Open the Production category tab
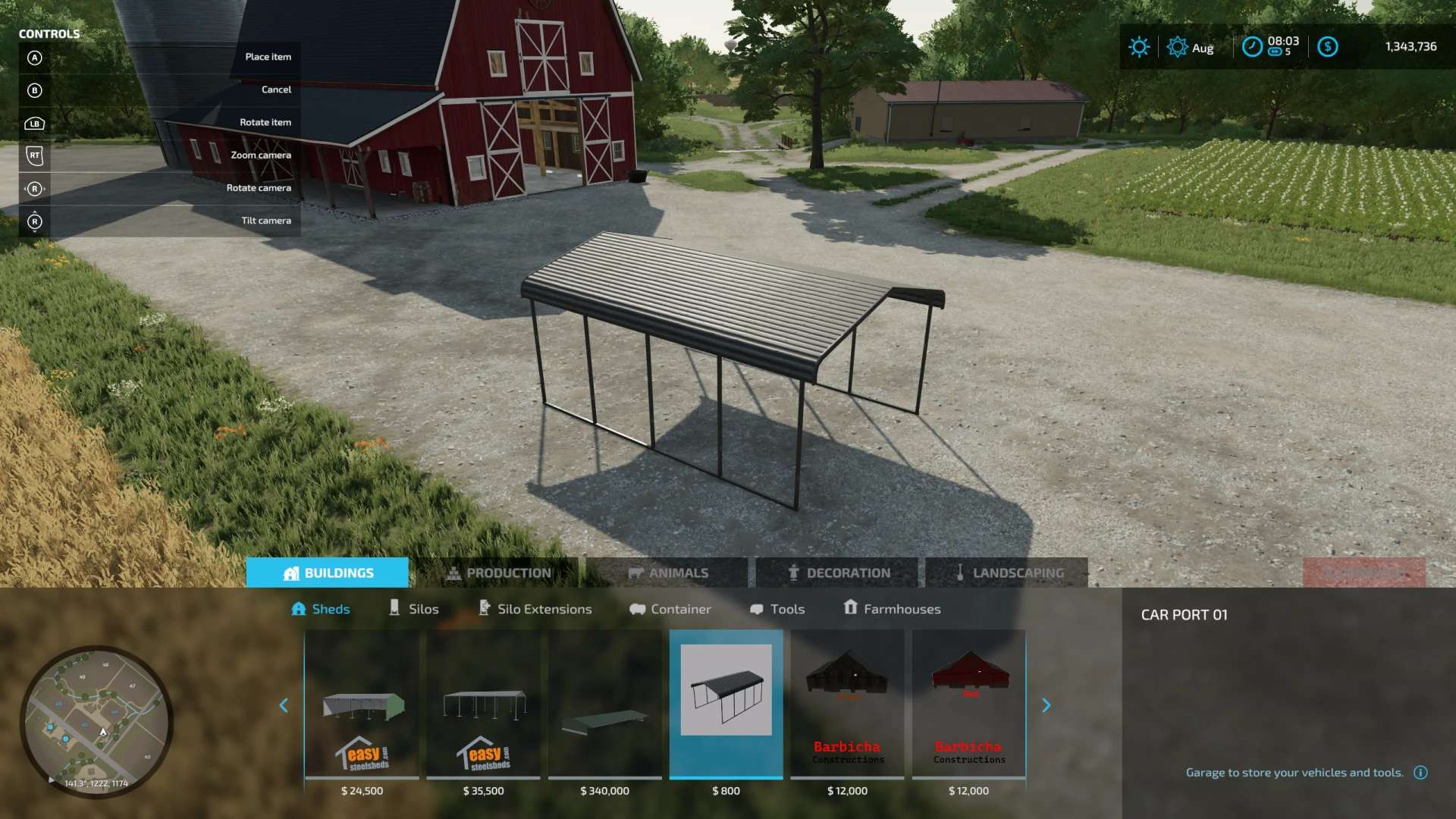 pos(499,573)
